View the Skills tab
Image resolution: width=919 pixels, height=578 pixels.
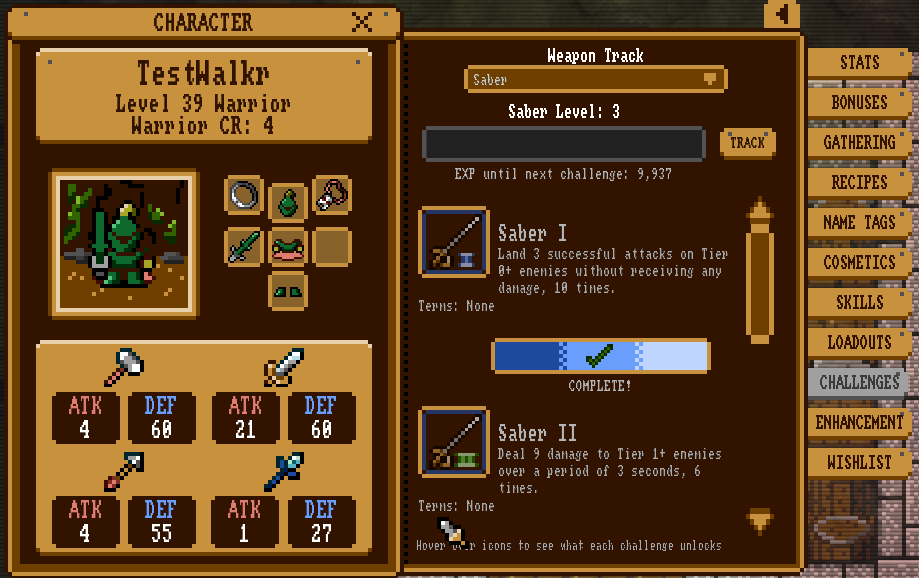coord(859,302)
